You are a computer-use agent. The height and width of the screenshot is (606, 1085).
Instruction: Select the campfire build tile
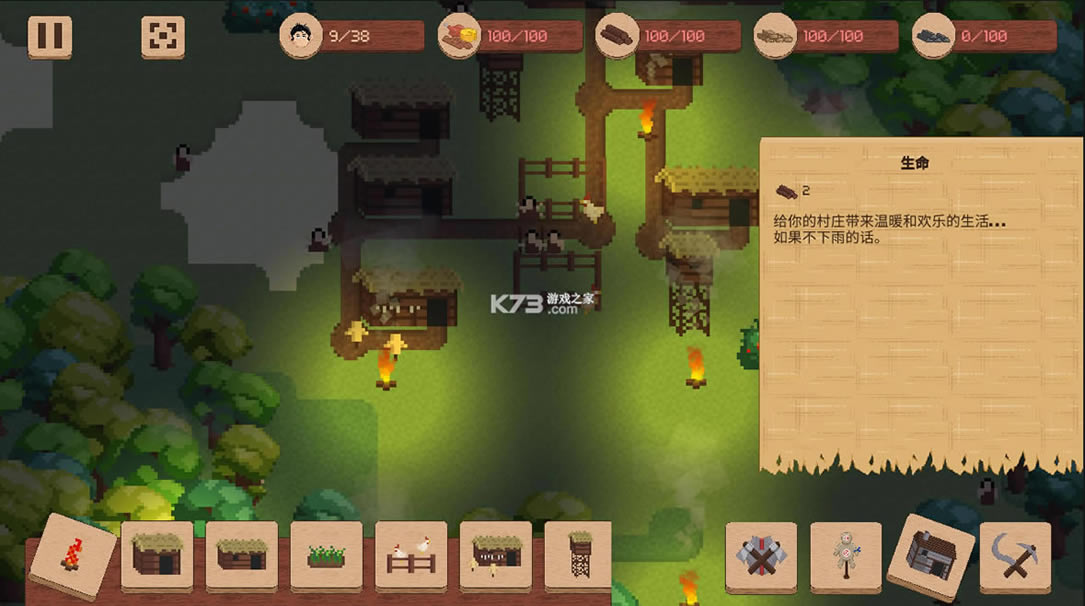click(x=73, y=554)
